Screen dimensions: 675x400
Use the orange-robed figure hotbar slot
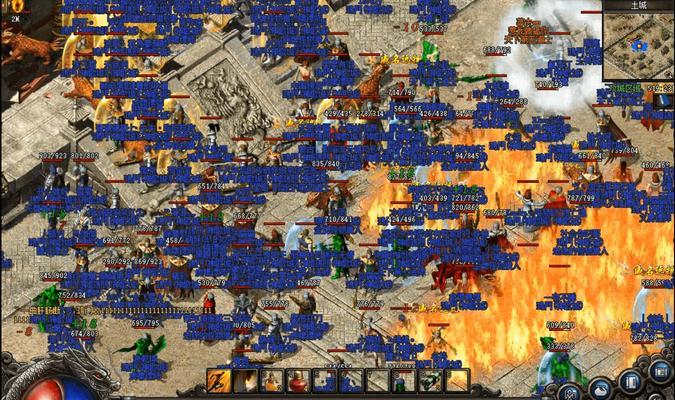[272, 381]
